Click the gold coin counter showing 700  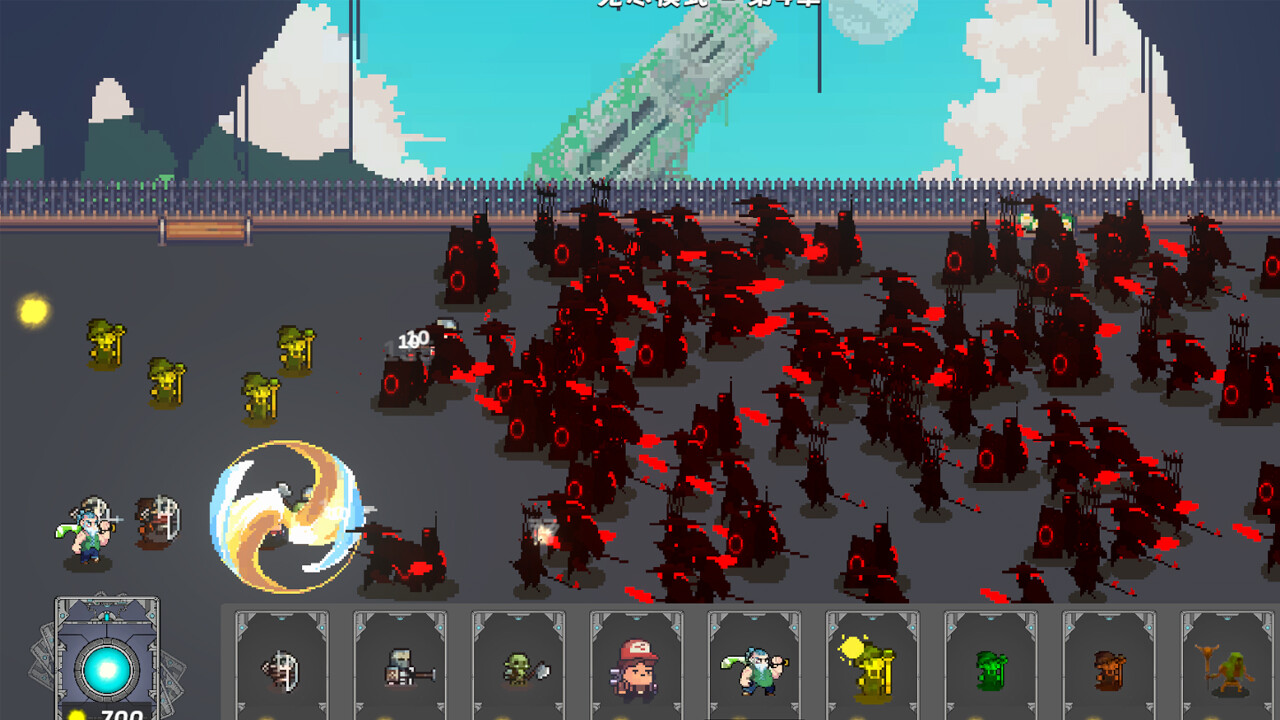(x=113, y=714)
